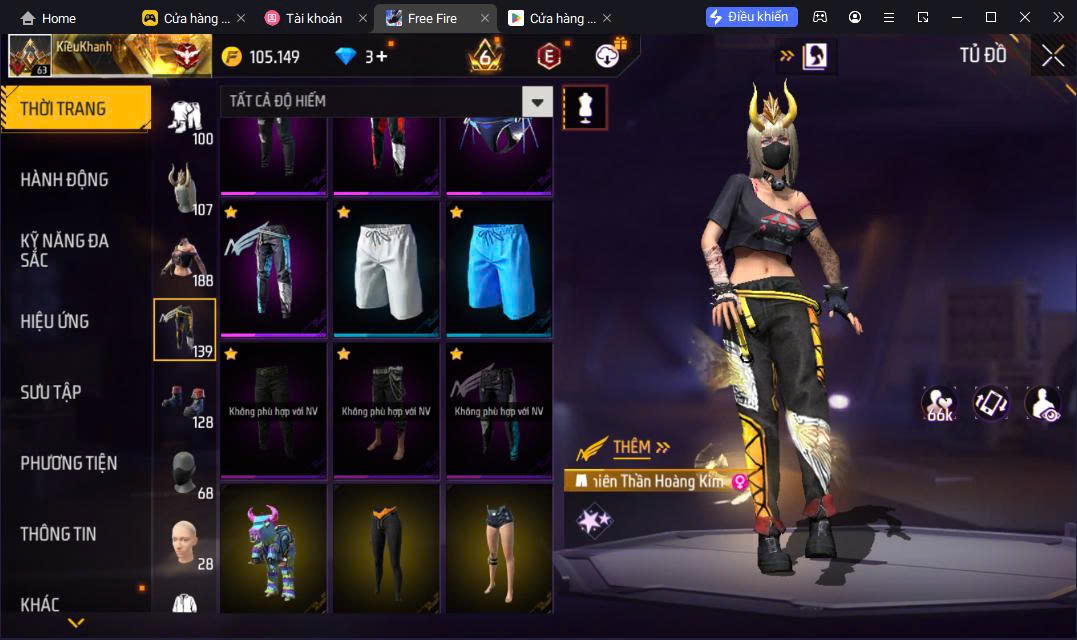Open the Điều khiển controls button
1077x640 pixels.
click(751, 17)
